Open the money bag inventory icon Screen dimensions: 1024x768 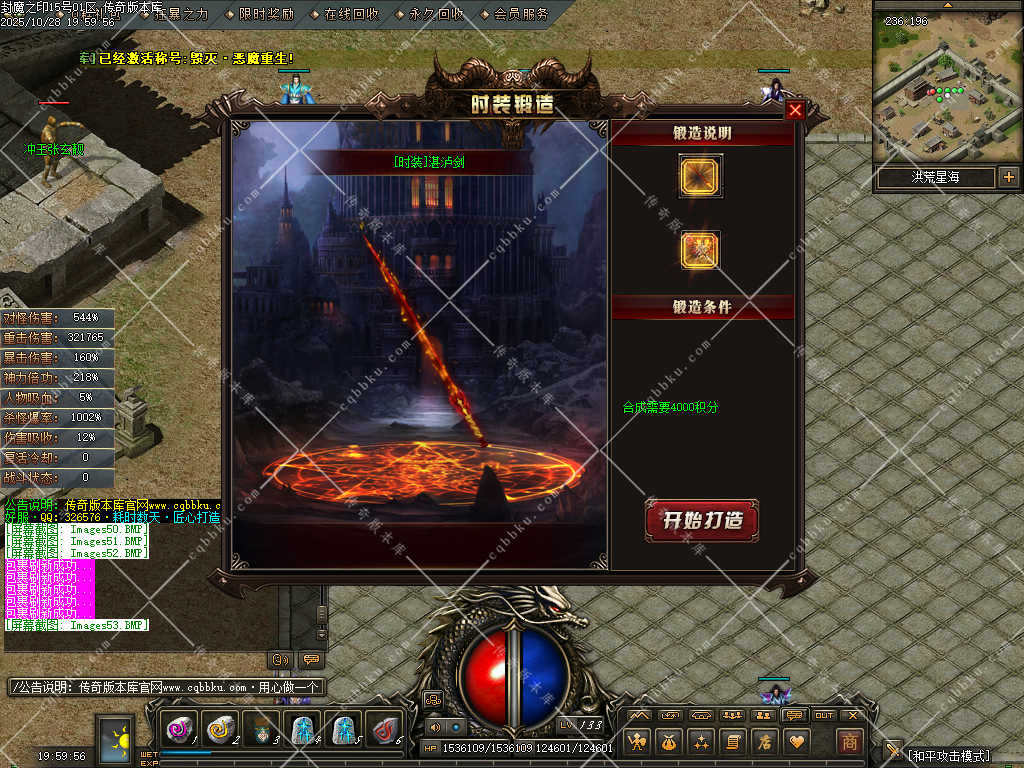(669, 742)
